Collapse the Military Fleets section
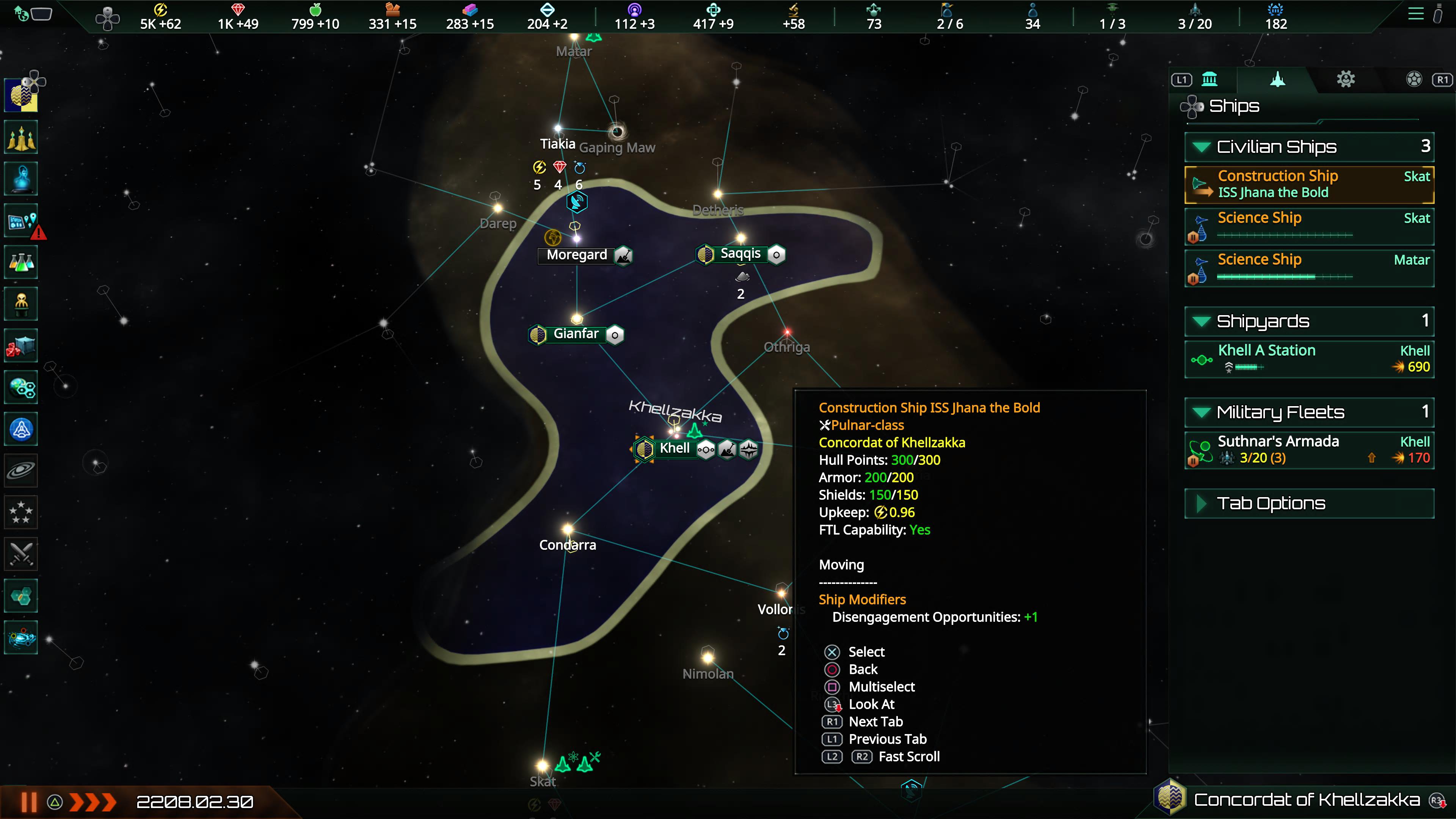The height and width of the screenshot is (819, 1456). pyautogui.click(x=1201, y=412)
